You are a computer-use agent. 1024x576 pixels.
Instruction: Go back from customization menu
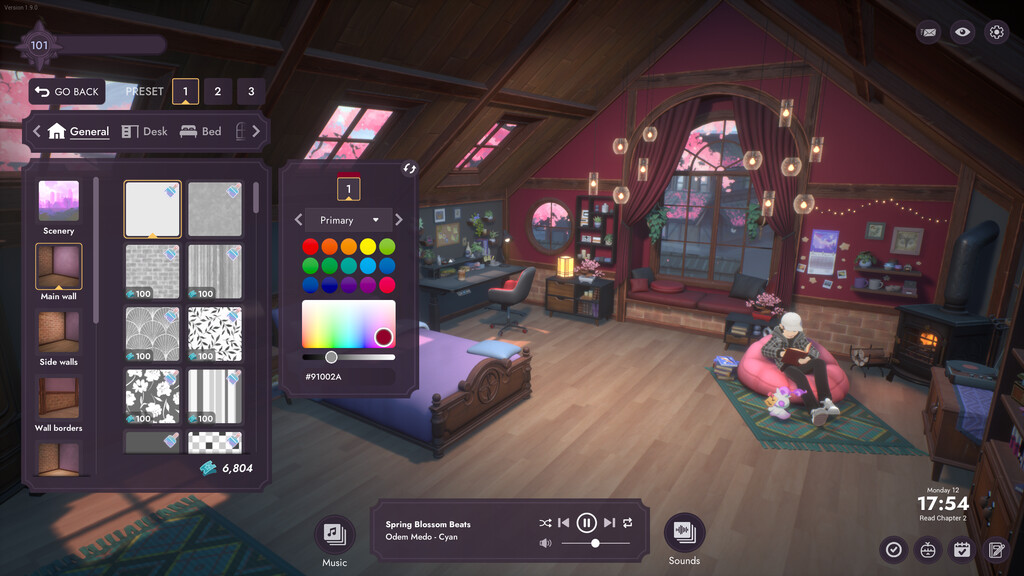coord(67,92)
